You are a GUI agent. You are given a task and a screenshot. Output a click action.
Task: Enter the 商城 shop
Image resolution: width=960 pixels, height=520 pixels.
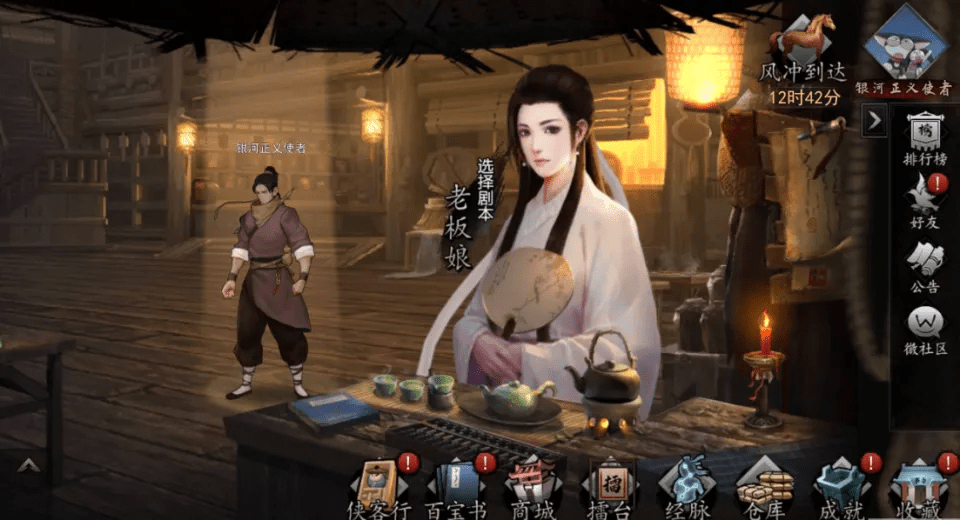[x=531, y=488]
